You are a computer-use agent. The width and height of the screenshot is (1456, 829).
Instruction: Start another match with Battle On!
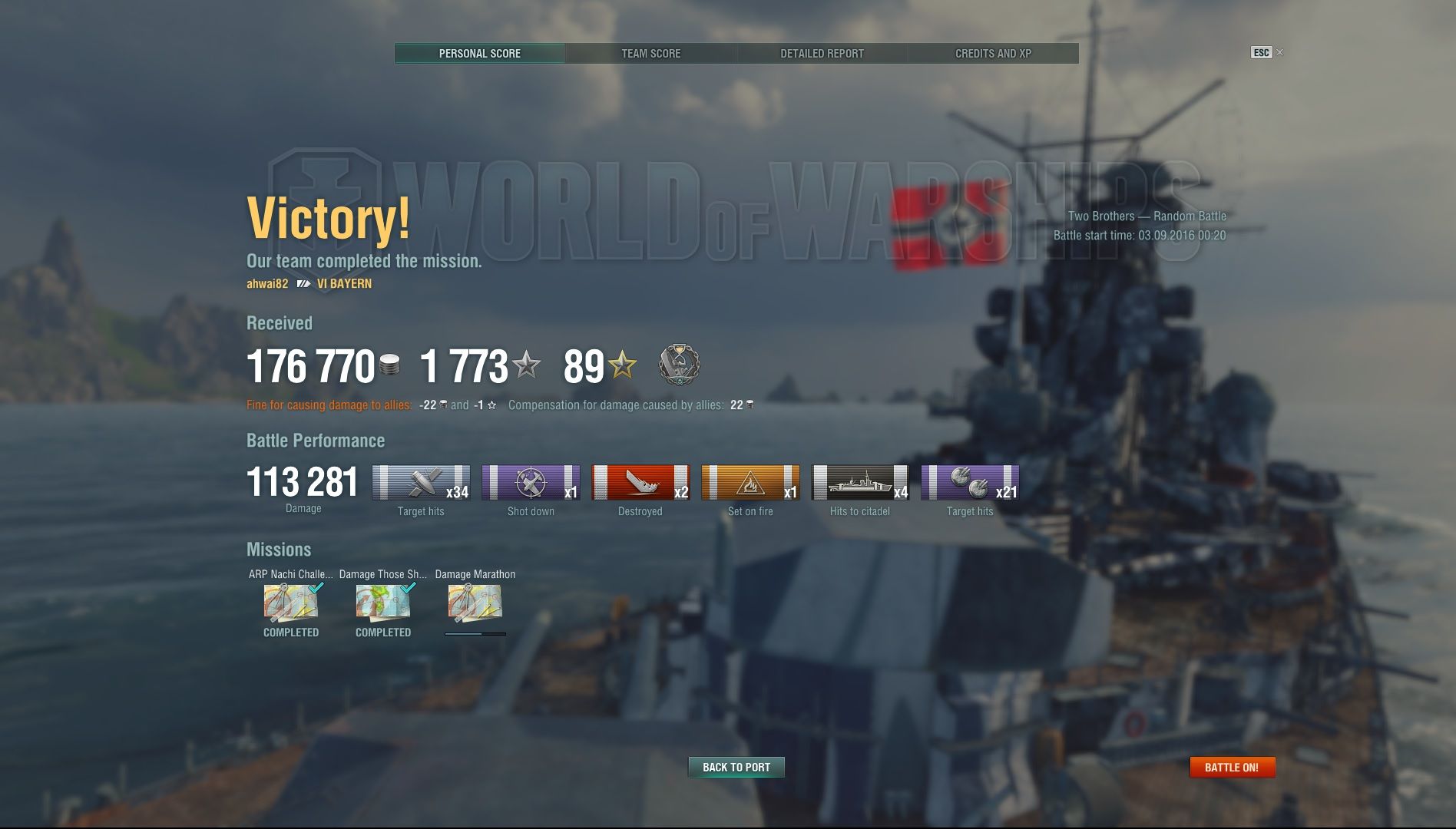(1232, 767)
